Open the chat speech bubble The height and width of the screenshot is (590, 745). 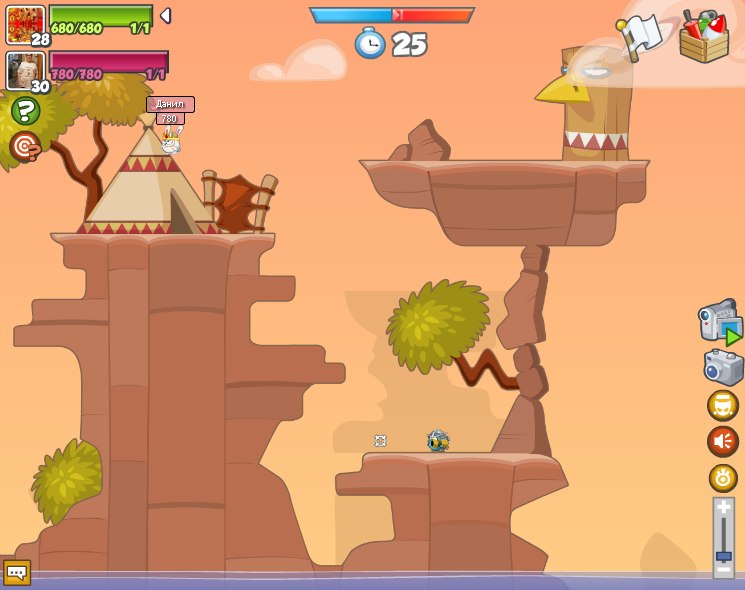pyautogui.click(x=17, y=572)
